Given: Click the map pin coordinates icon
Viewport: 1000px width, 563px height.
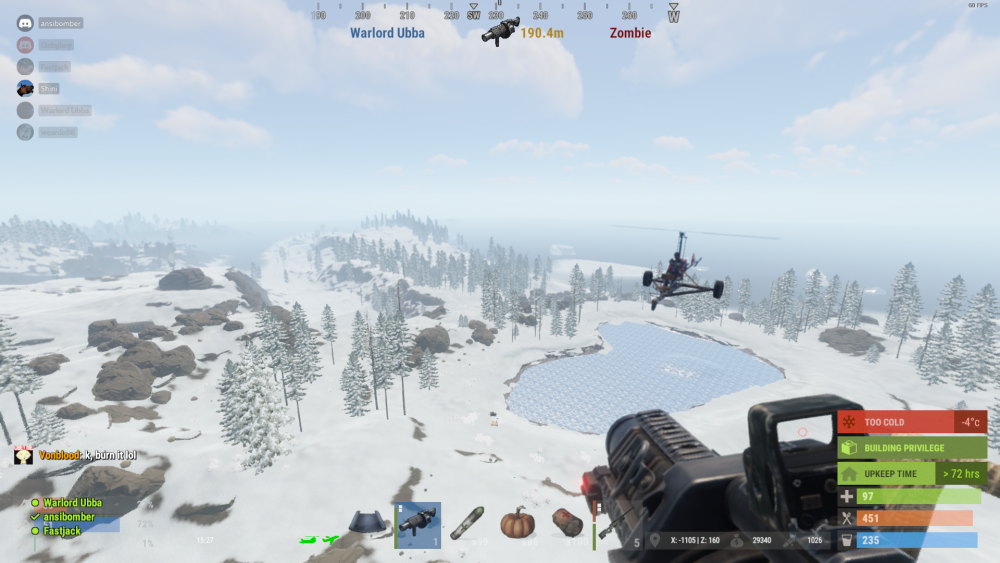Looking at the screenshot, I should point(654,541).
